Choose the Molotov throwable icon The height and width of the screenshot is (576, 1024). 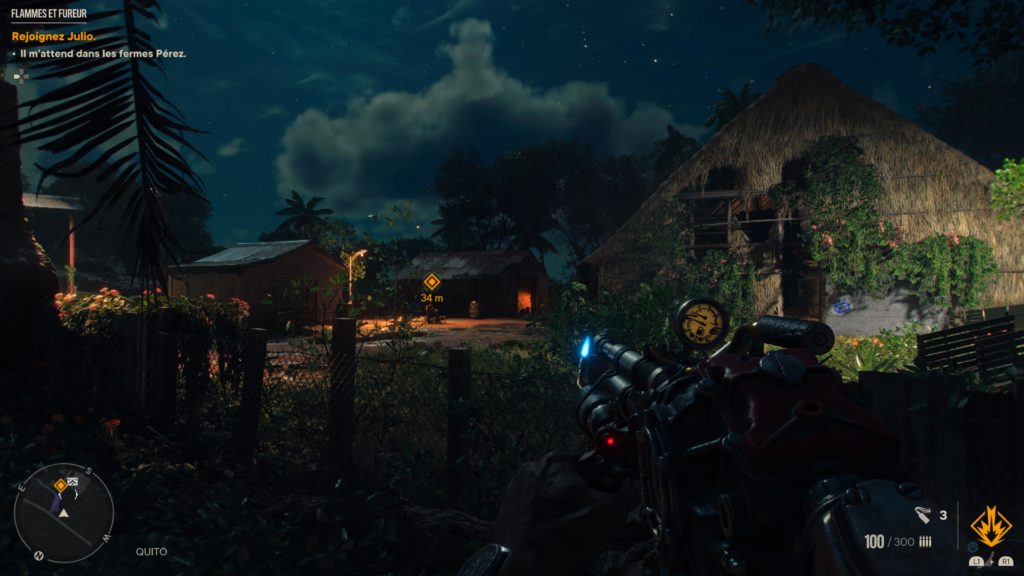point(922,515)
